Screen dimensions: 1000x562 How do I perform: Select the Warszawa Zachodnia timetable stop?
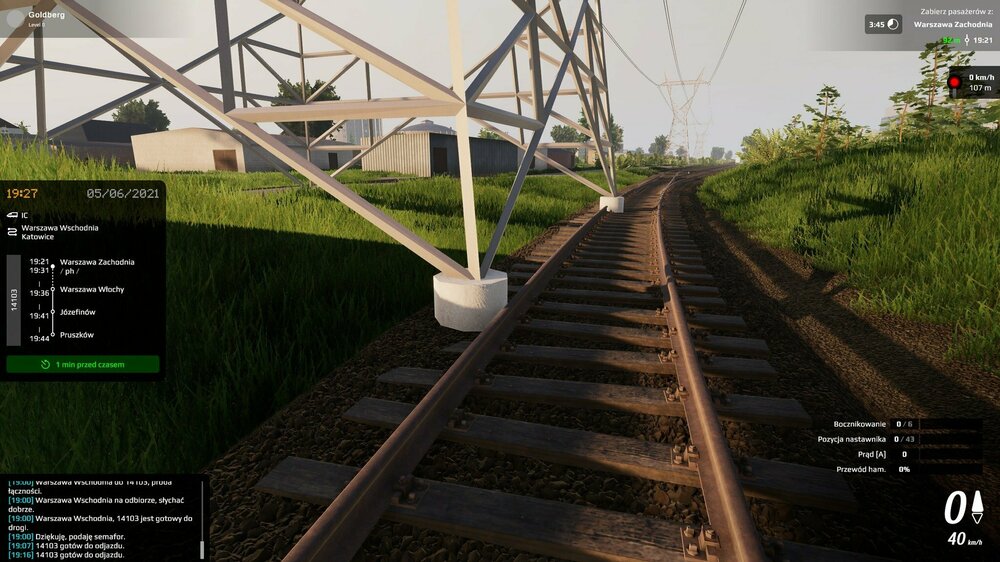click(96, 262)
